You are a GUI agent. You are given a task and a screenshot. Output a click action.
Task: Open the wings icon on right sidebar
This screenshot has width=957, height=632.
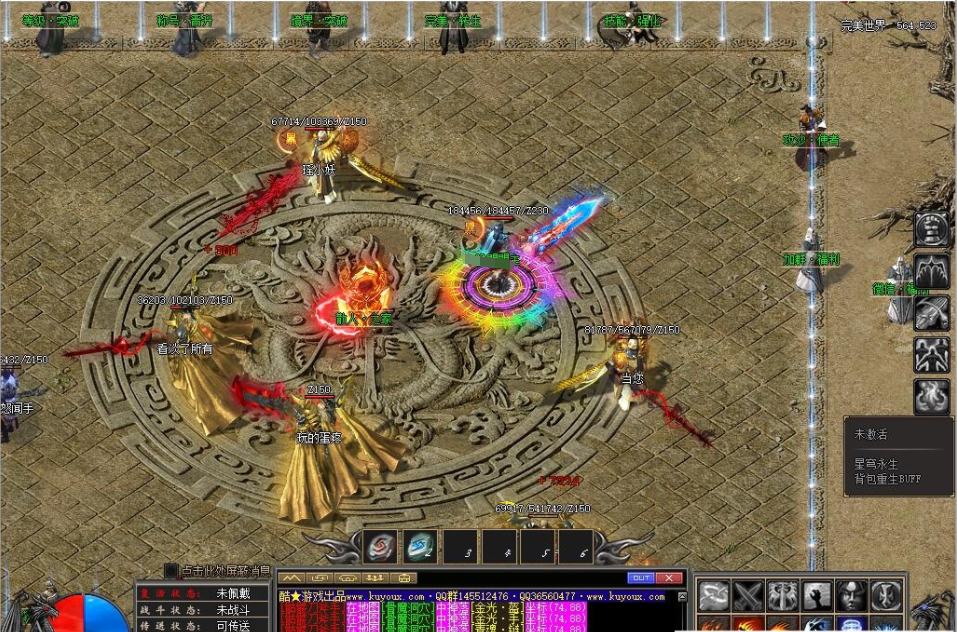pos(932,270)
